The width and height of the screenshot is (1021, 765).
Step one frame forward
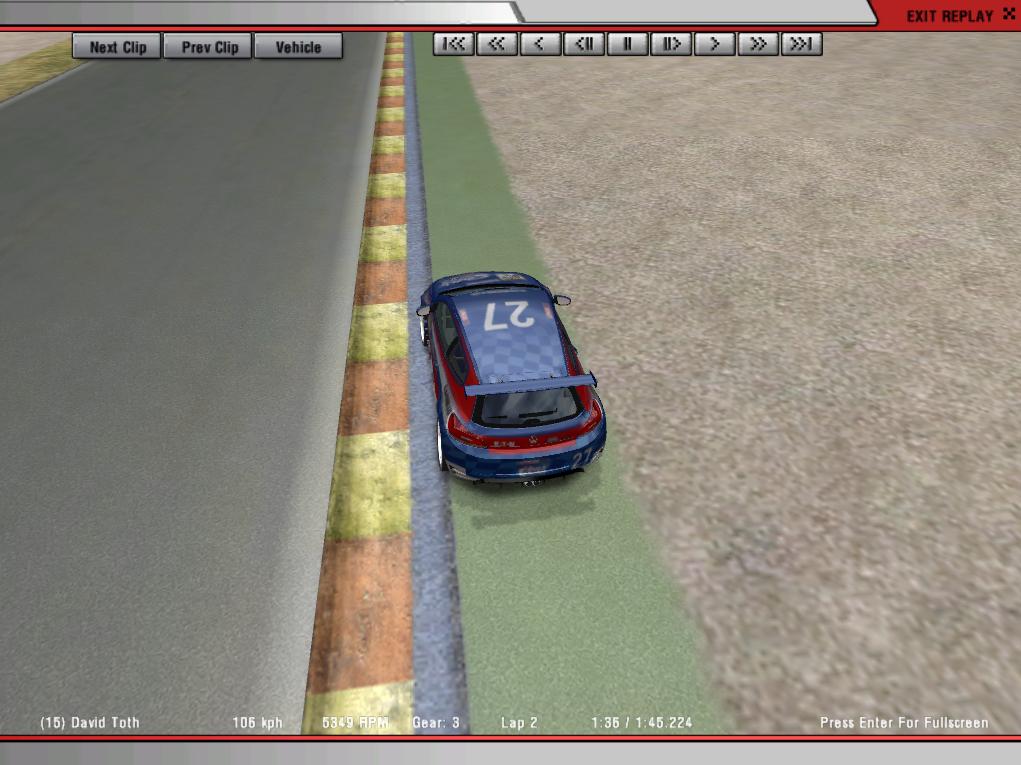pyautogui.click(x=671, y=44)
